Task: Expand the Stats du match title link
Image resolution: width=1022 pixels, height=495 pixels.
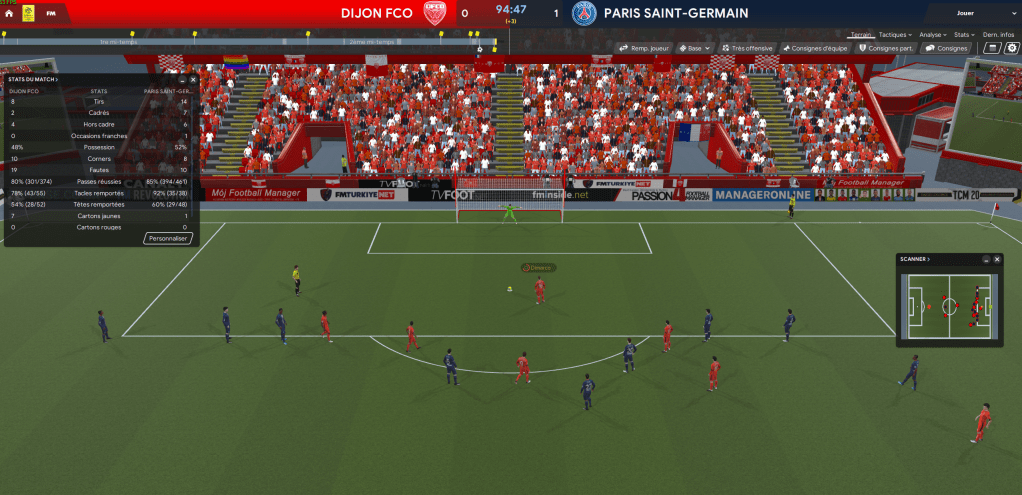Action: tap(33, 78)
